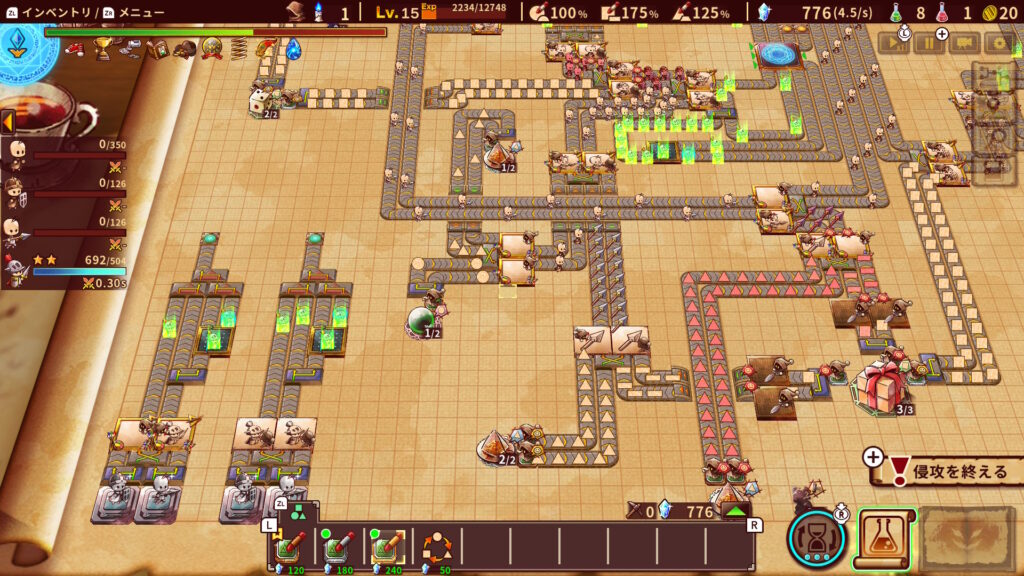Image resolution: width=1024 pixels, height=576 pixels.
Task: Choose the 50-cost rotate-shapes tool
Action: (x=435, y=549)
